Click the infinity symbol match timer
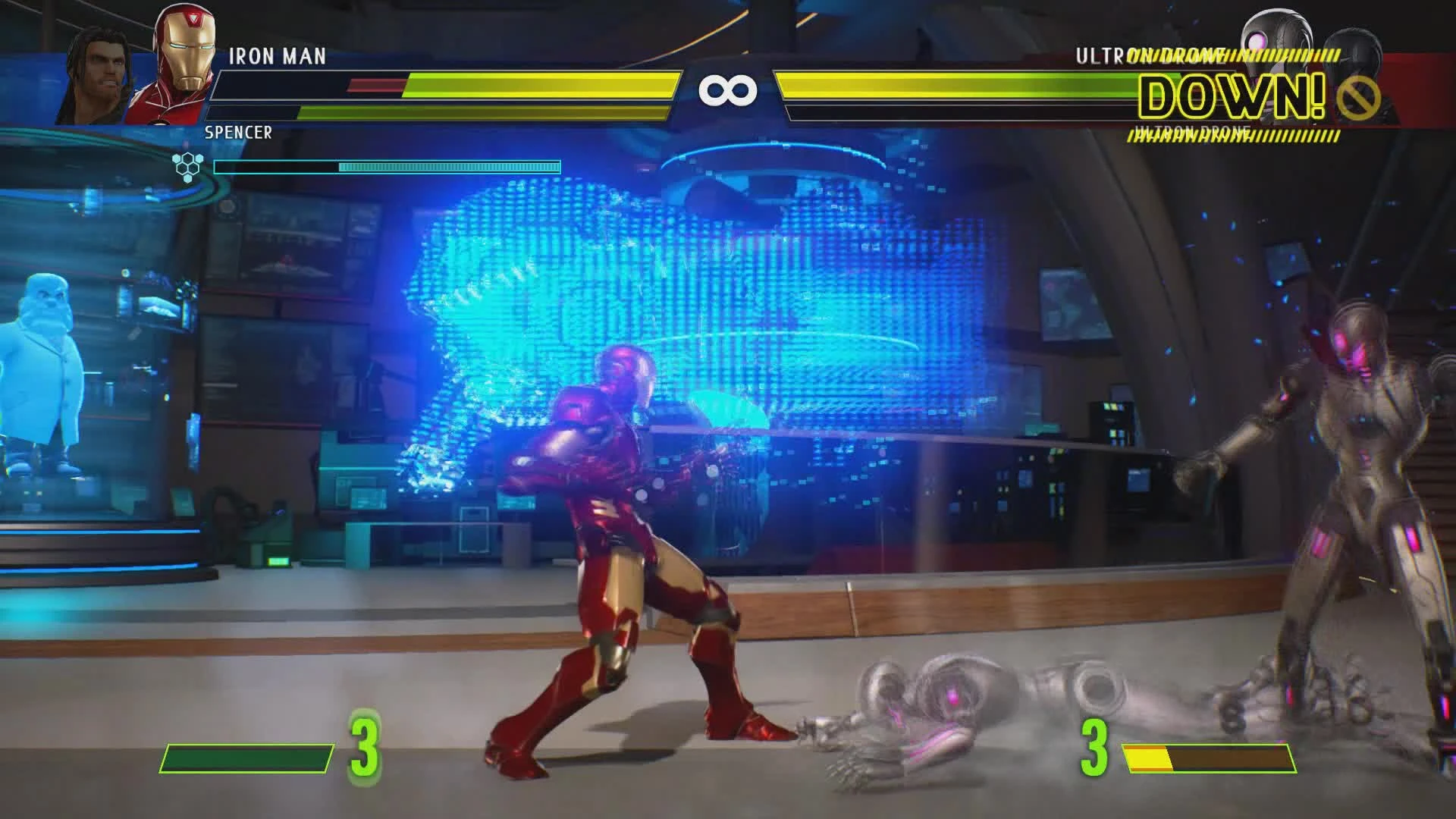1456x819 pixels. point(727,89)
